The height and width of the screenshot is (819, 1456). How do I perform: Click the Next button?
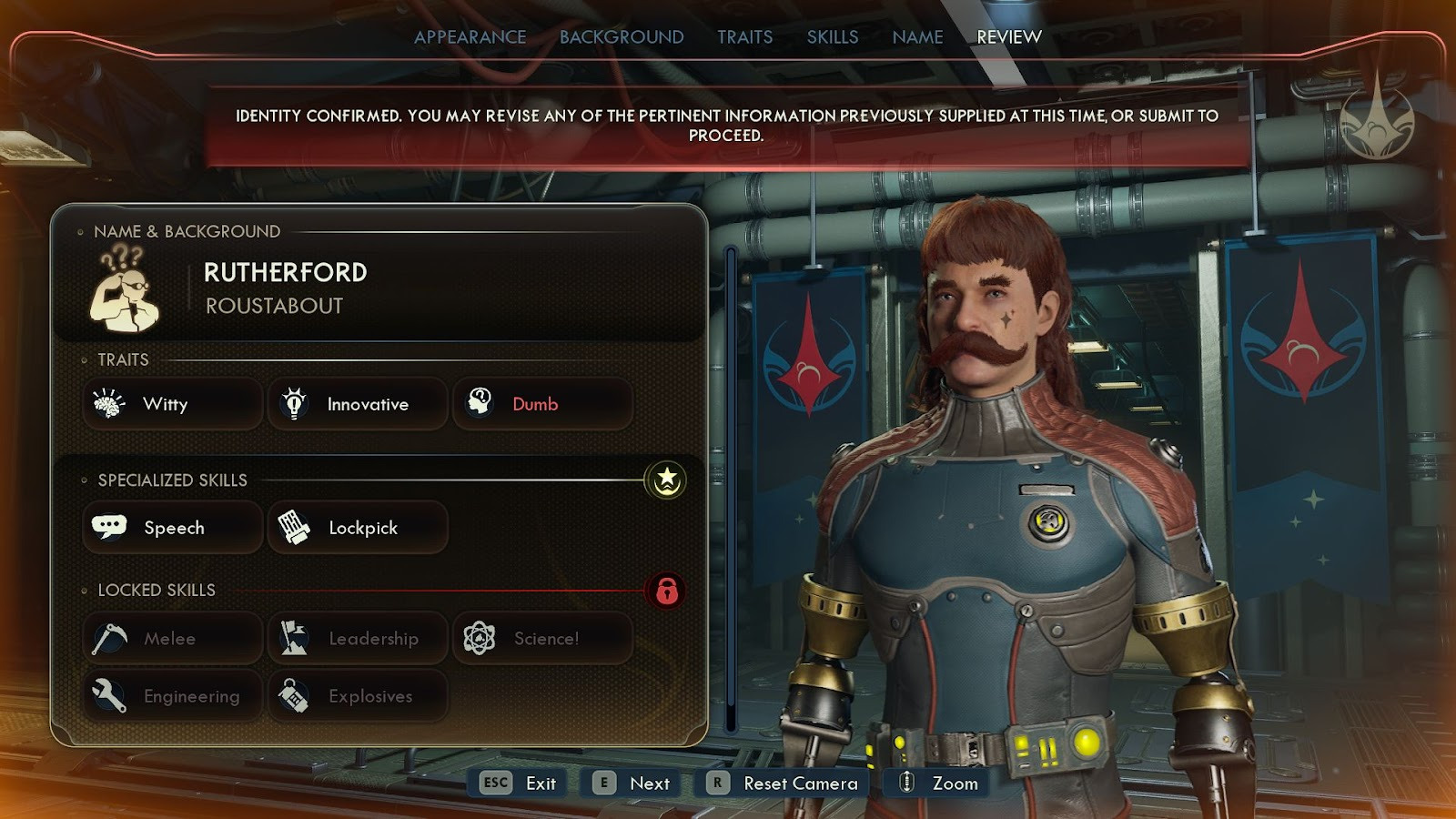pos(632,784)
